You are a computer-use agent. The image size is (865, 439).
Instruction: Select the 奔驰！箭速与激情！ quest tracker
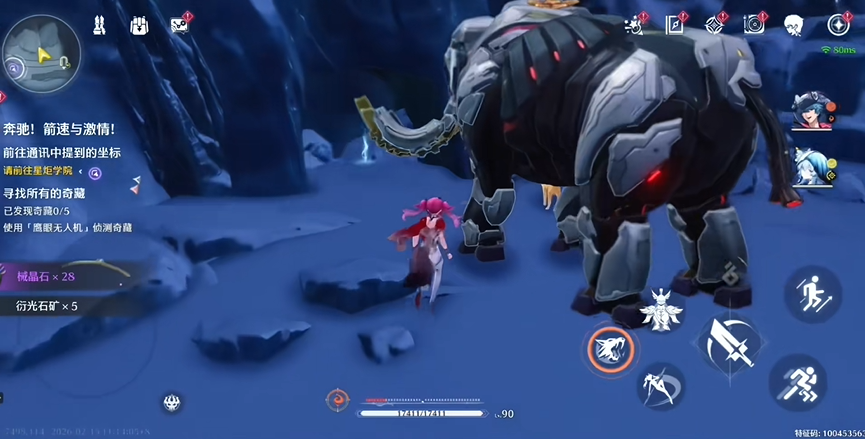pos(58,130)
